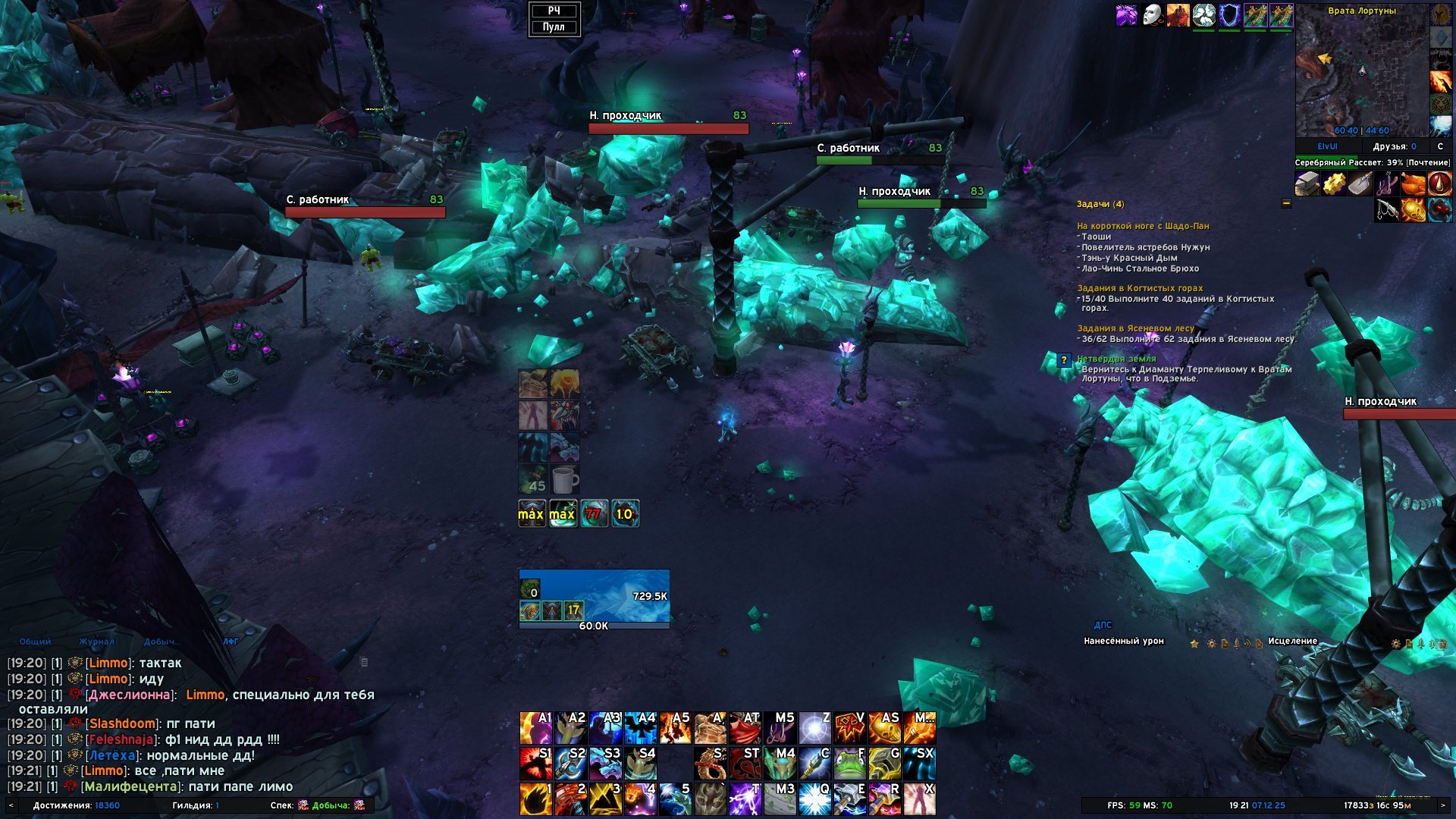Select the Исцеление tab on the damage meter
The height and width of the screenshot is (819, 1456).
tap(1292, 642)
